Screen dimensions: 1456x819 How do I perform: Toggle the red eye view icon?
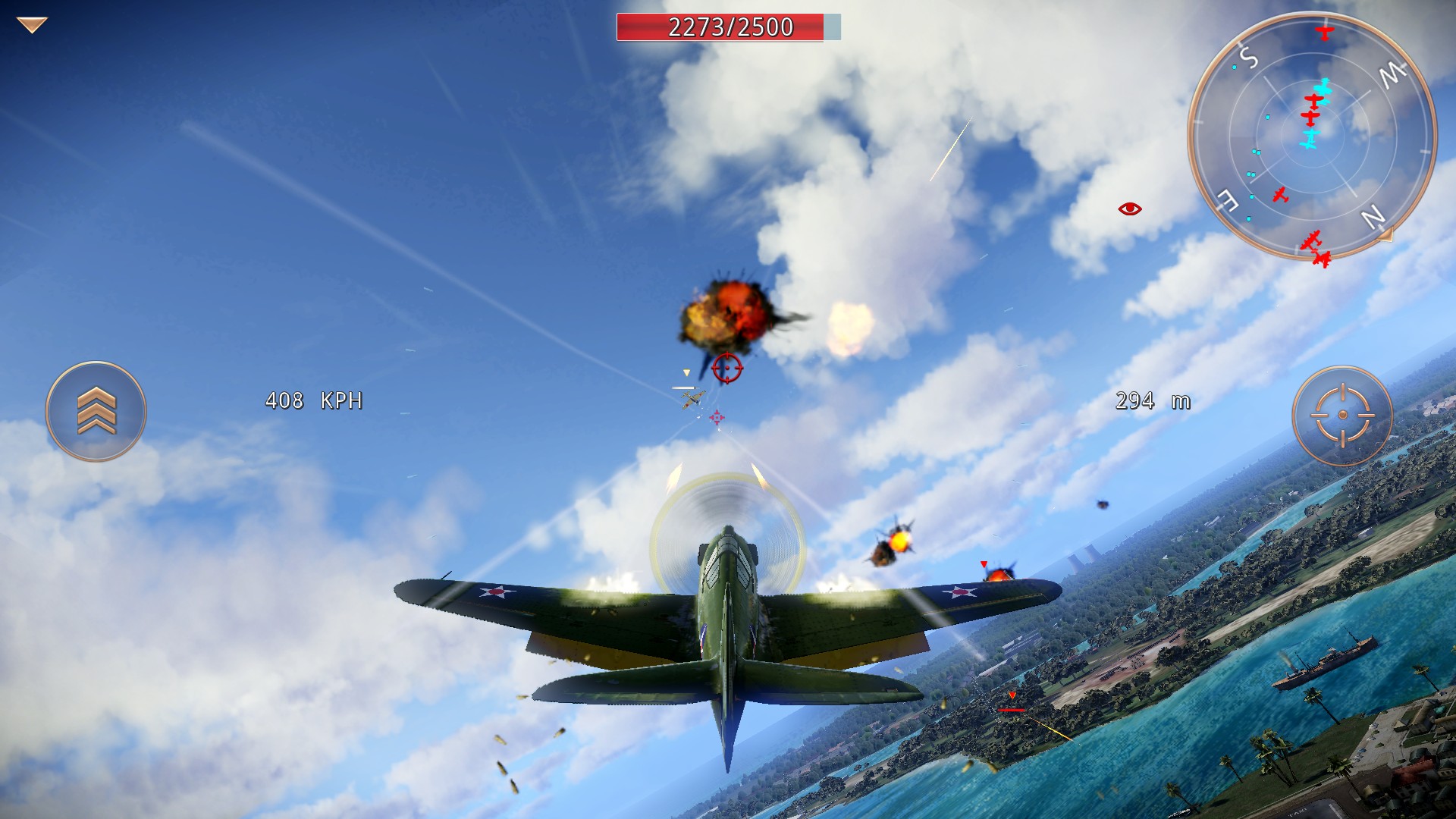(1130, 209)
